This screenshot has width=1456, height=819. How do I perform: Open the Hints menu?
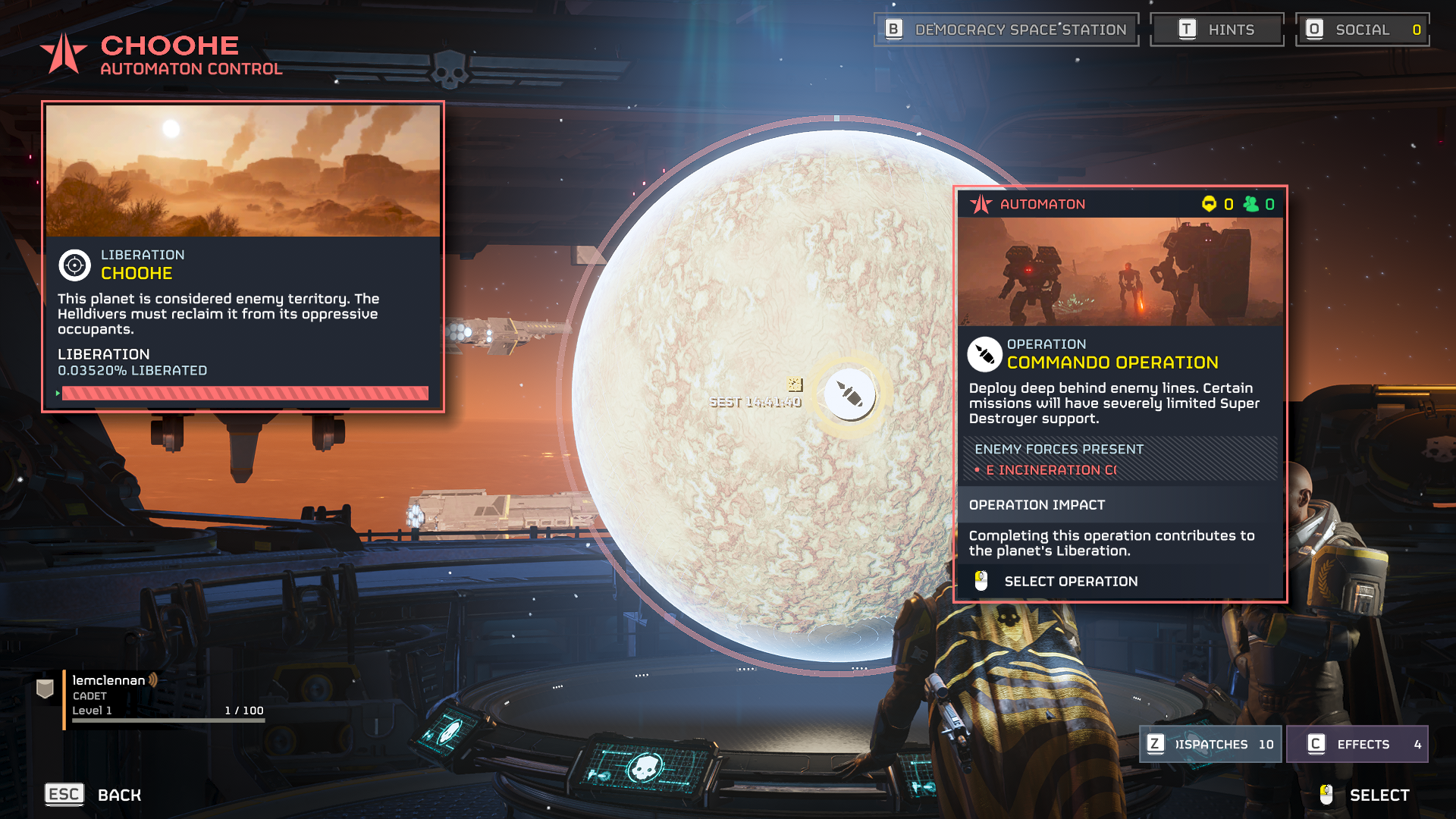1216,30
